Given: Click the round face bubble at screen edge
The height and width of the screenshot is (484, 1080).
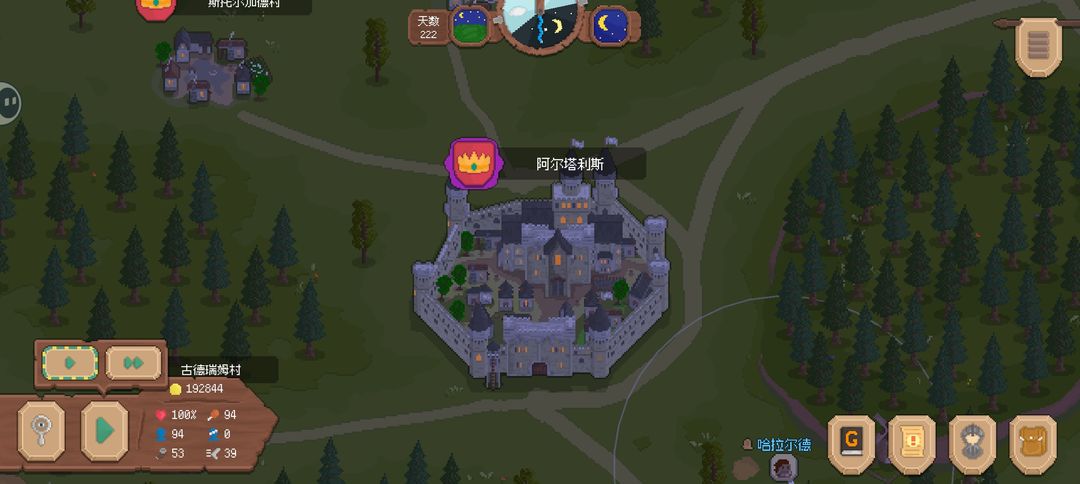Looking at the screenshot, I should [x=8, y=102].
